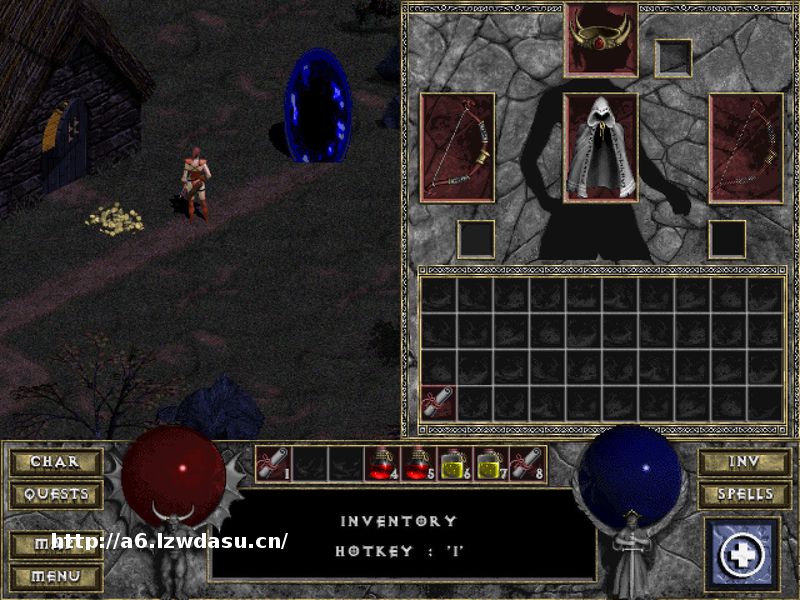Drink the red potion in belt slot 5
The height and width of the screenshot is (600, 800).
tap(420, 464)
